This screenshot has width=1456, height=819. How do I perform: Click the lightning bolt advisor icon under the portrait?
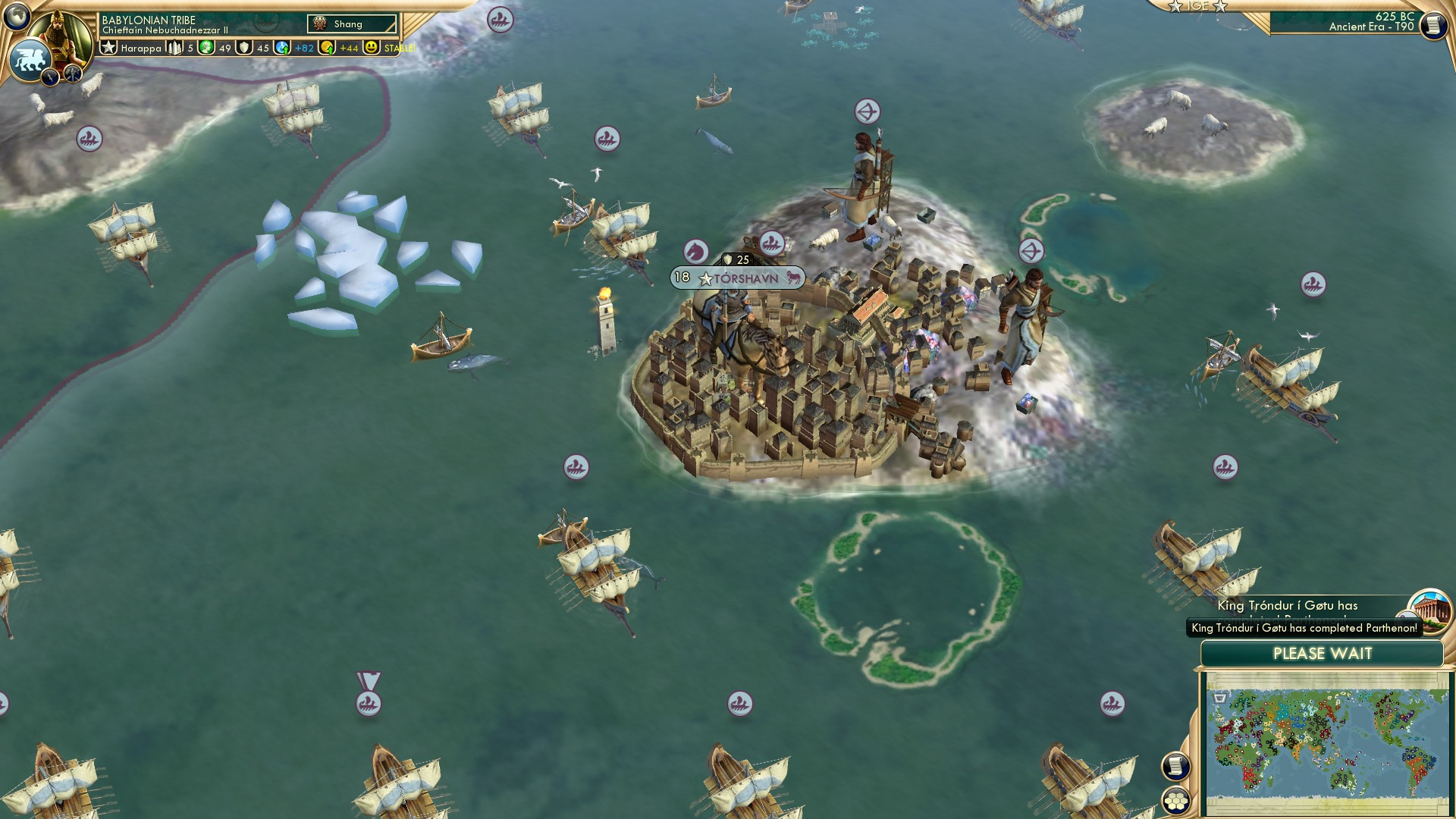50,76
